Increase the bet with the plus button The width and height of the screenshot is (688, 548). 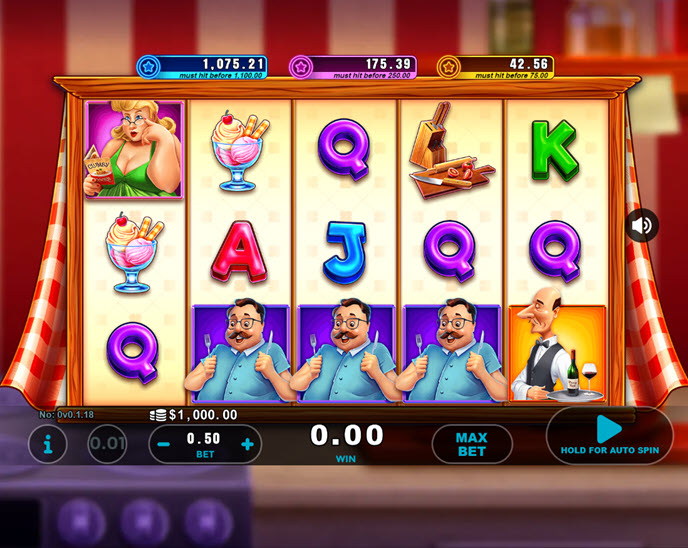pos(247,444)
